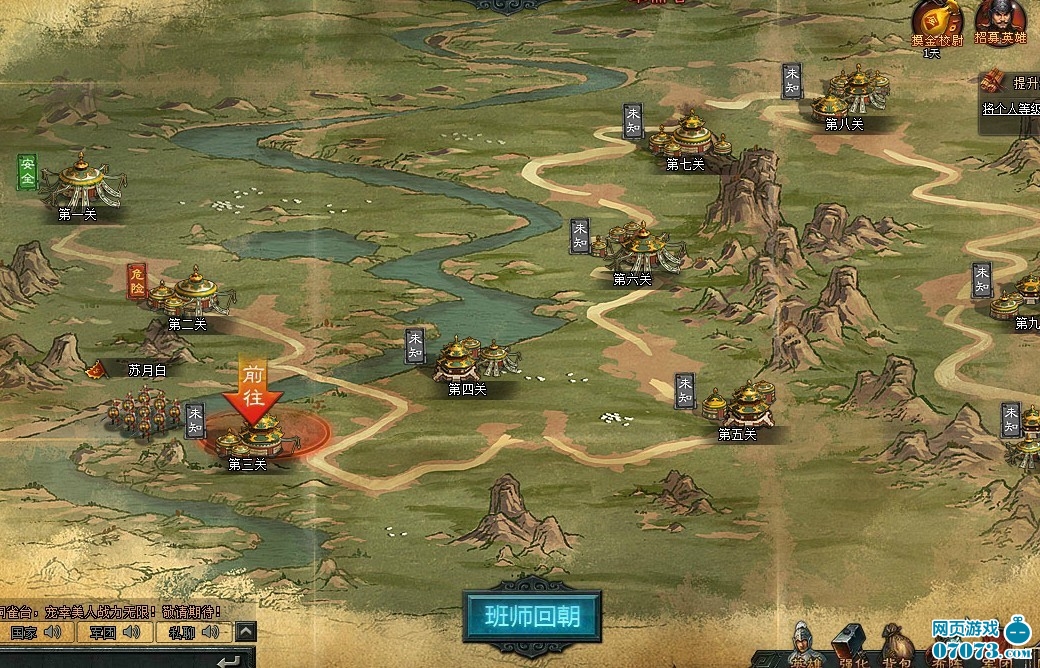Choose the 第五关 stage camp
The height and width of the screenshot is (668, 1040).
point(740,405)
